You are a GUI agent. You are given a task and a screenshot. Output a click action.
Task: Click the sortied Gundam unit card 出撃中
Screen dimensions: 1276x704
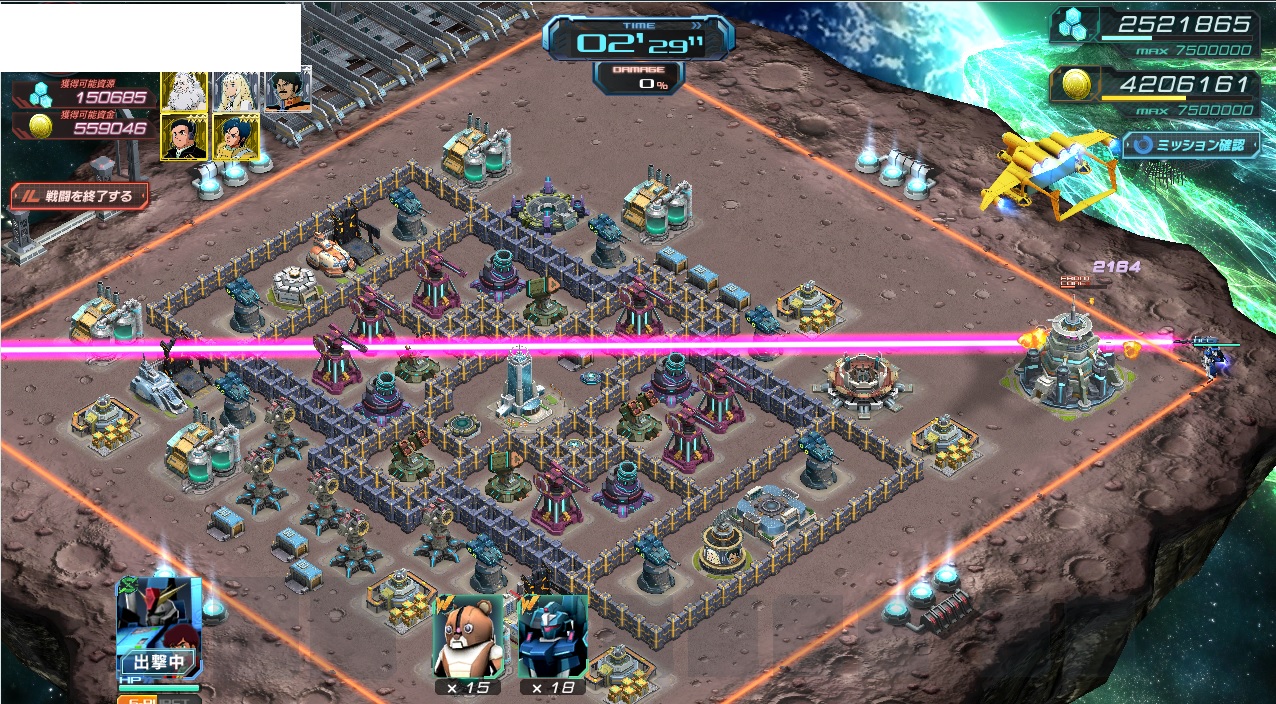159,627
